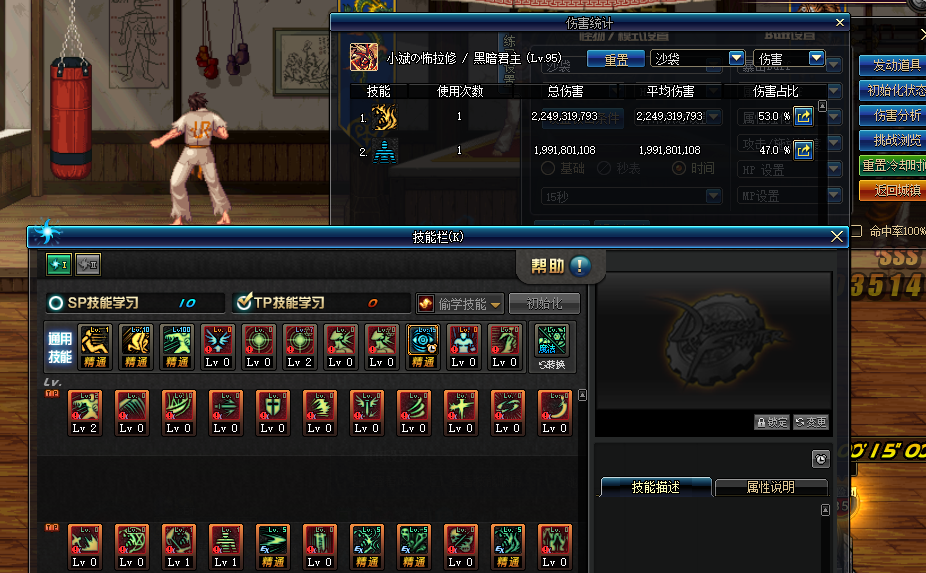Share the 53.0% skill damage row
The image size is (926, 573).
(803, 117)
